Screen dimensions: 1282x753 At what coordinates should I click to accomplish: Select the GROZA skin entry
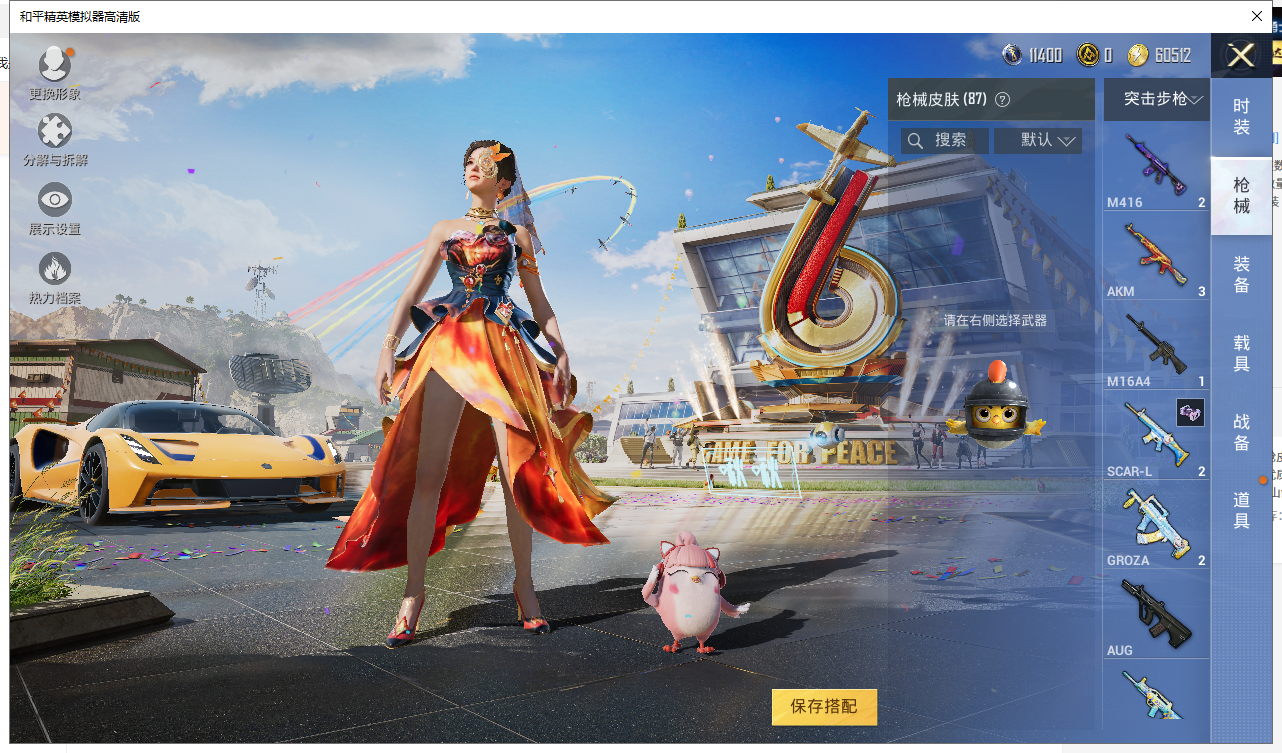1156,525
